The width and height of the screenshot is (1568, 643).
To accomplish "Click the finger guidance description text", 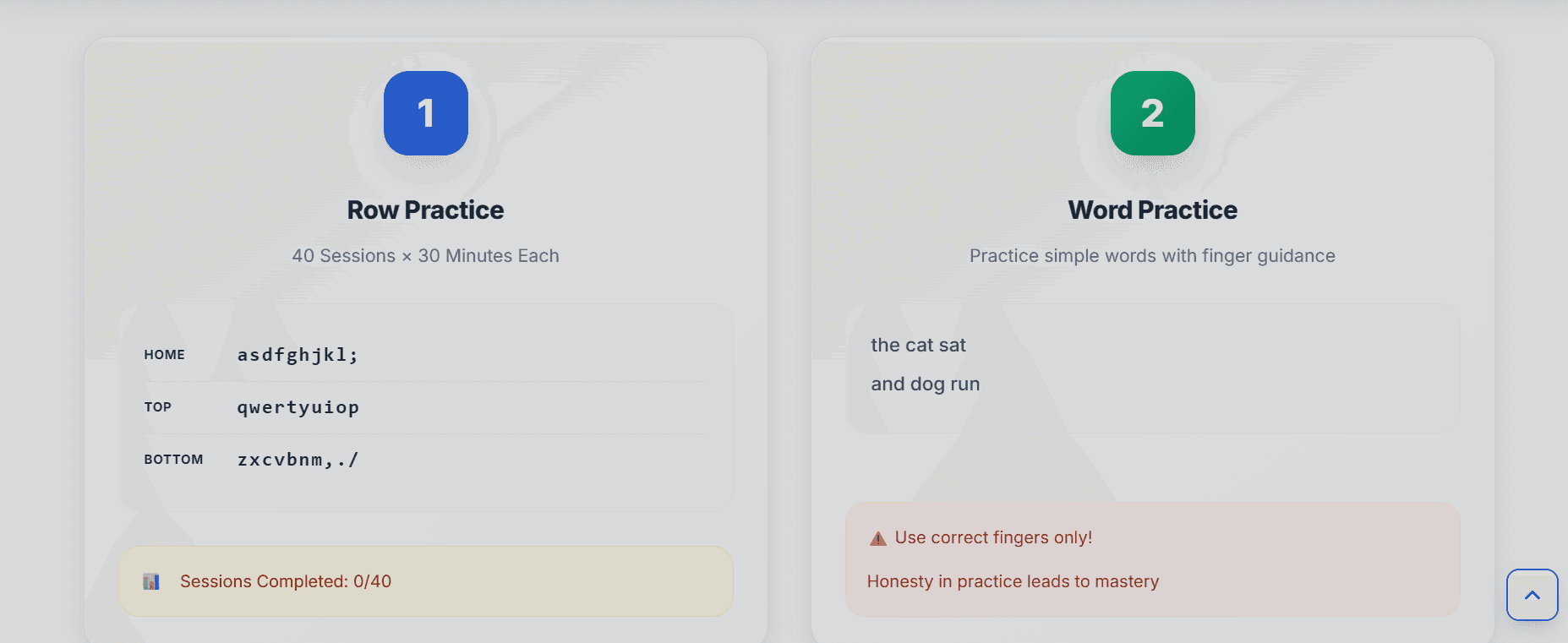I will click(1152, 255).
